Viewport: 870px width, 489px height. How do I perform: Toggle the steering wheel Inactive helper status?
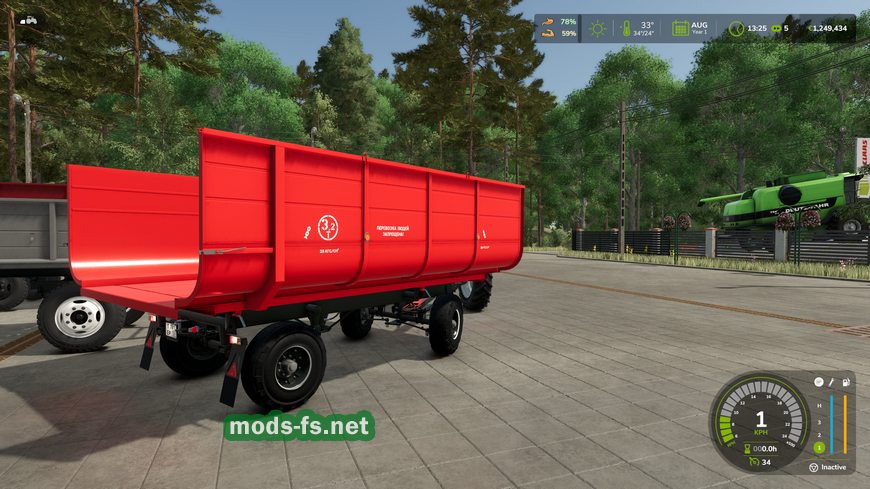click(814, 466)
